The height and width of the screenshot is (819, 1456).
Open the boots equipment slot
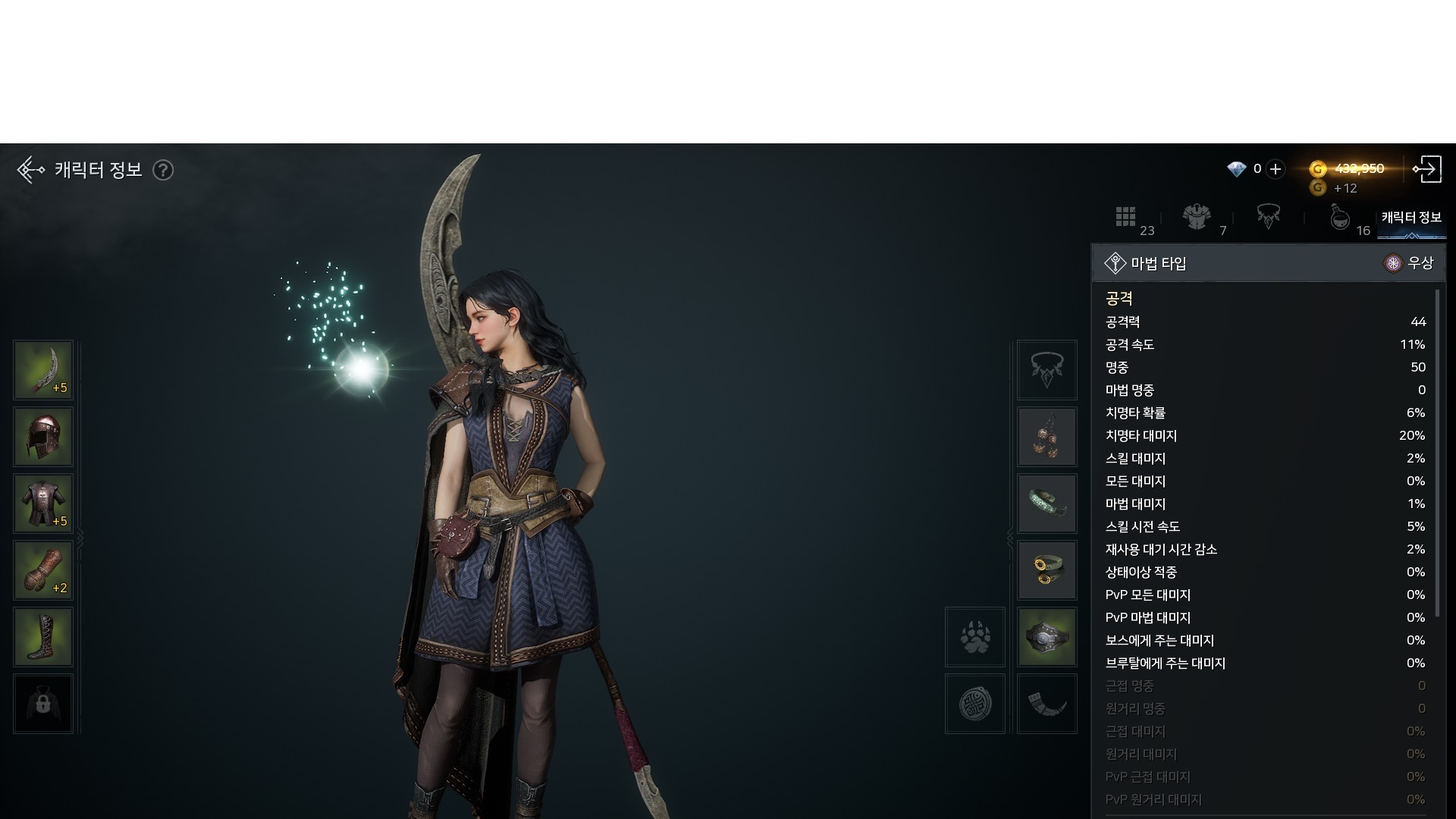coord(43,638)
